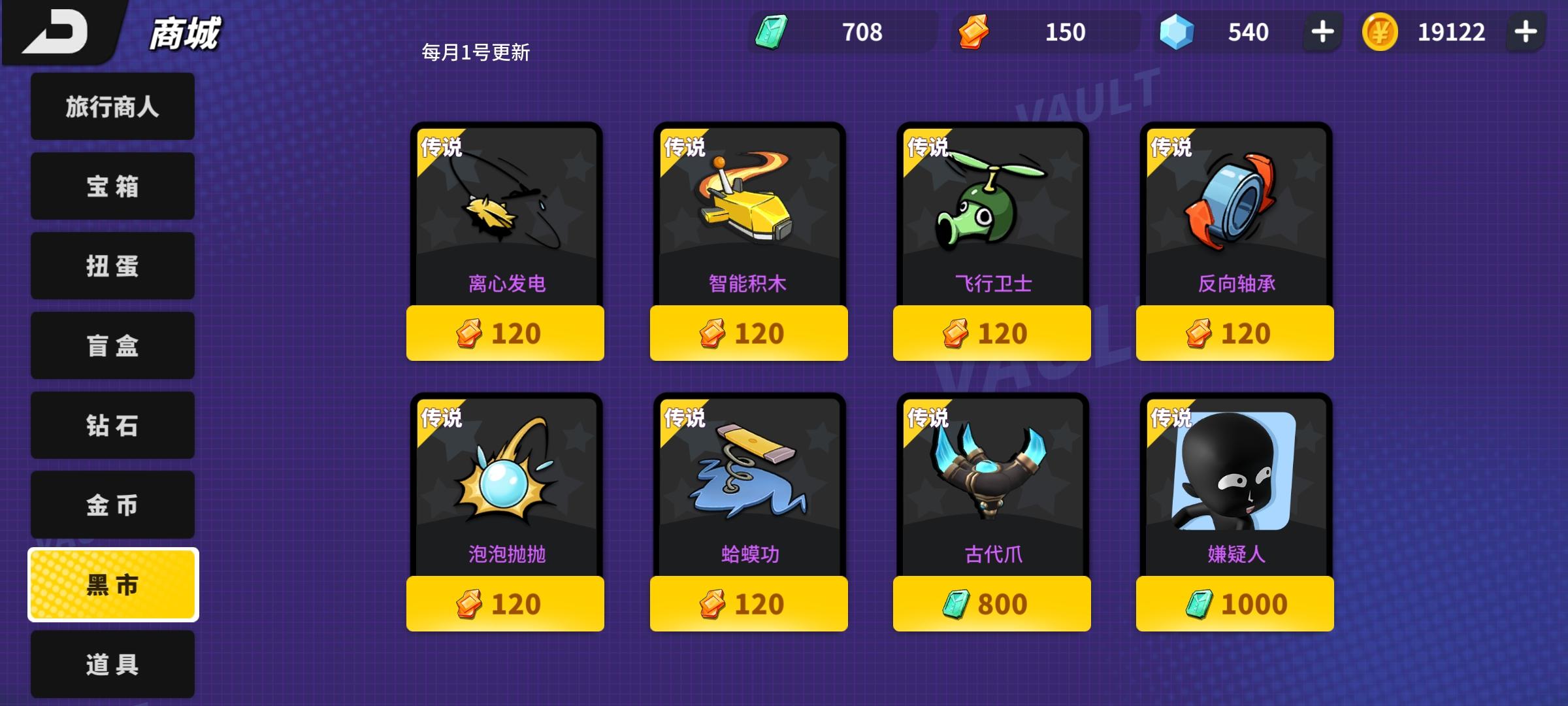Switch to the 道具 section
This screenshot has width=1568, height=706.
(111, 665)
